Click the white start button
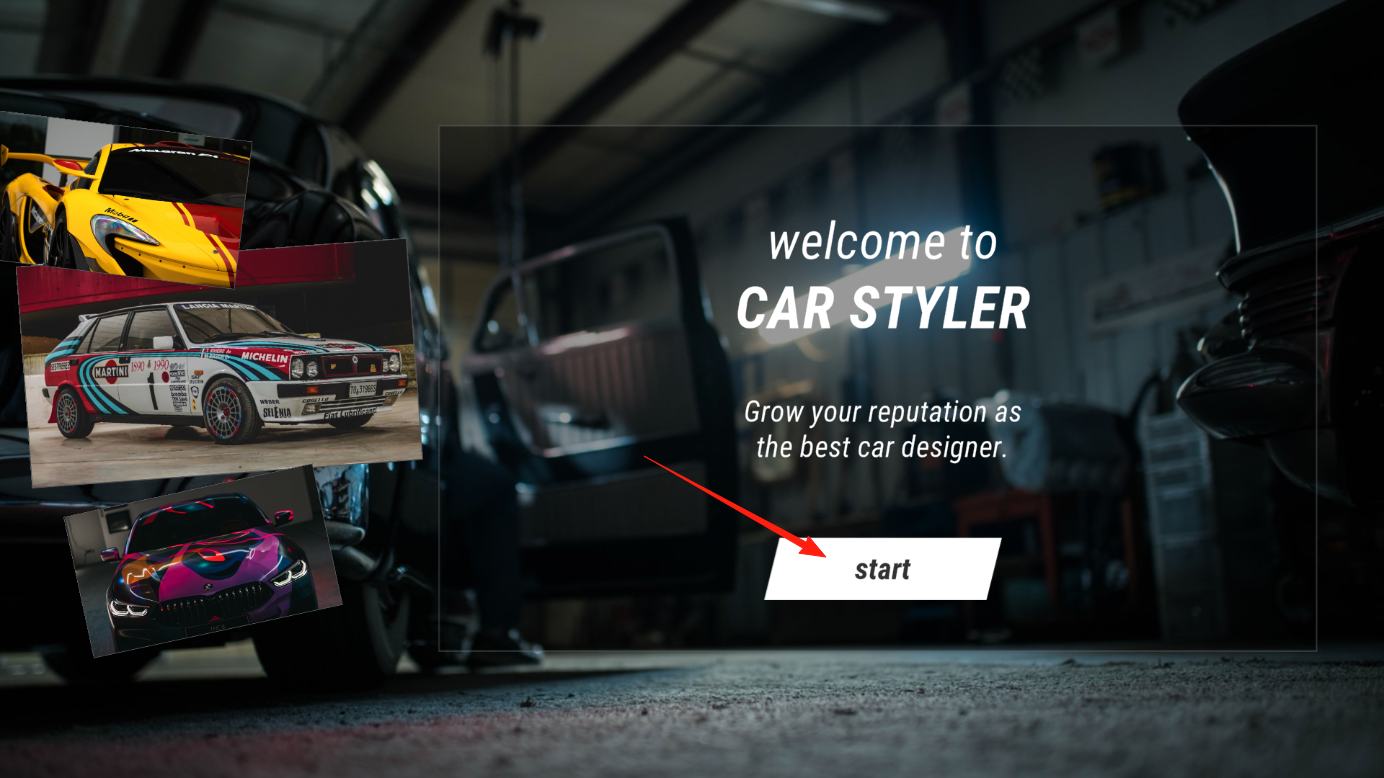Viewport: 1384px width, 778px height. coord(882,569)
